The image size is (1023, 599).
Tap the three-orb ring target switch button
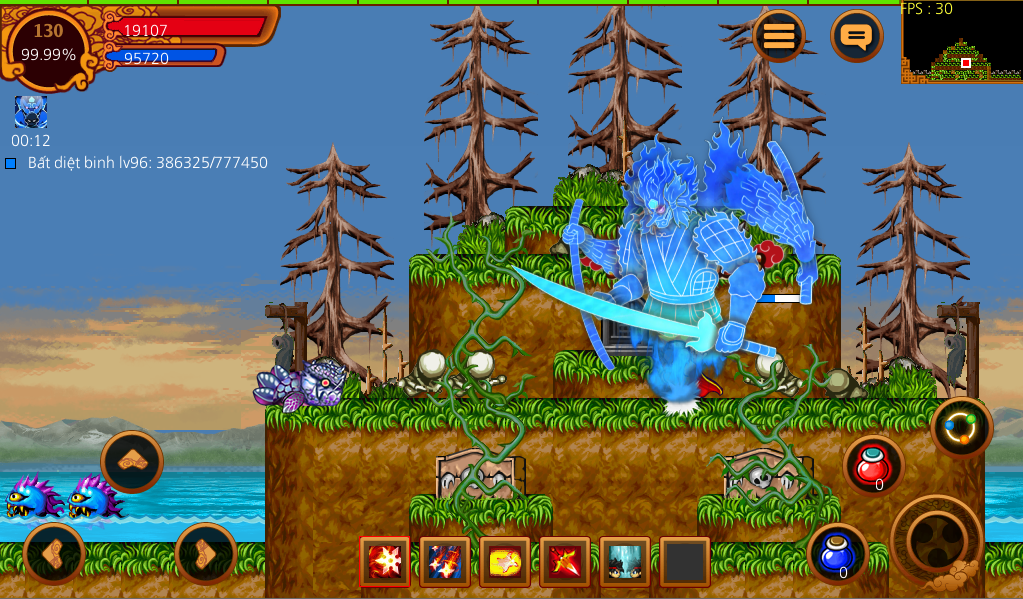tap(961, 428)
